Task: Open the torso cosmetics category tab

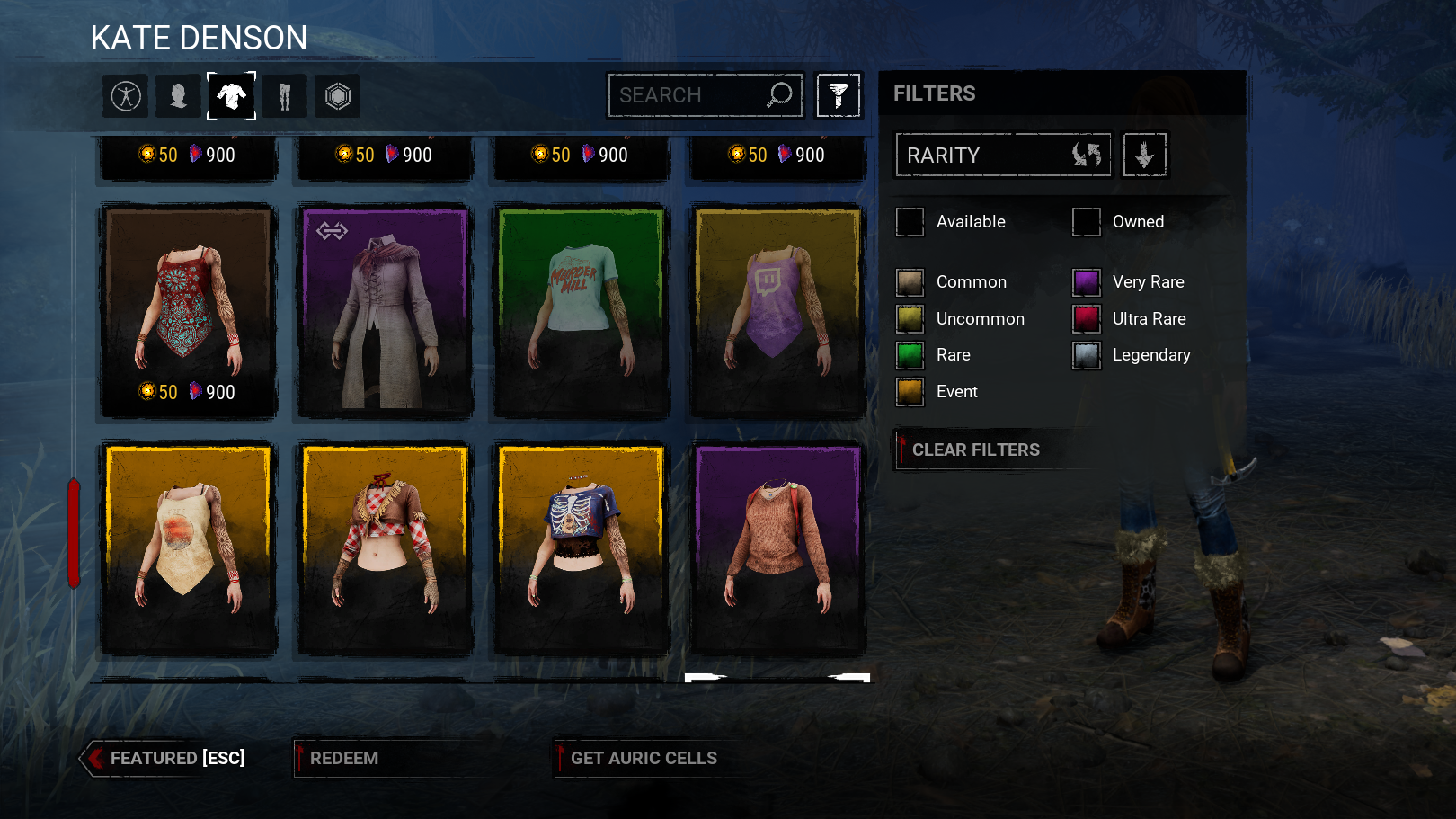Action: point(231,96)
